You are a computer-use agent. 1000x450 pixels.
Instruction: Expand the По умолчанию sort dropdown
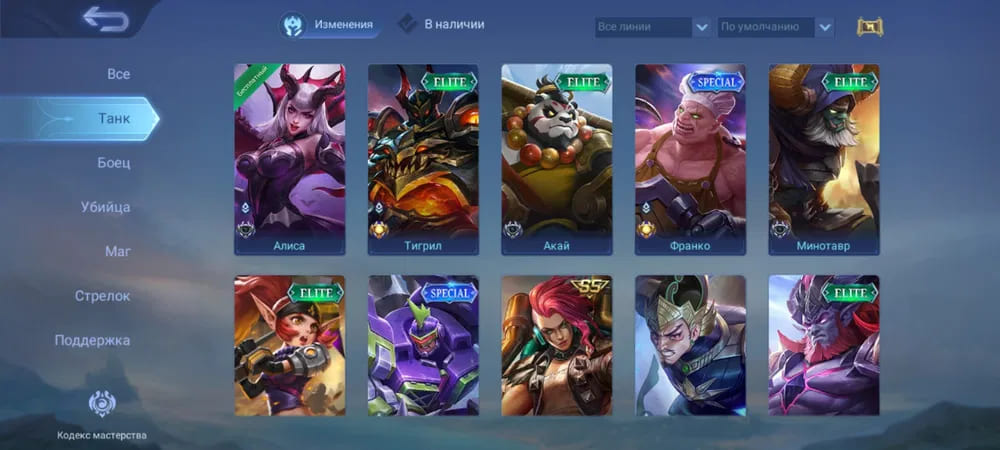[x=776, y=27]
